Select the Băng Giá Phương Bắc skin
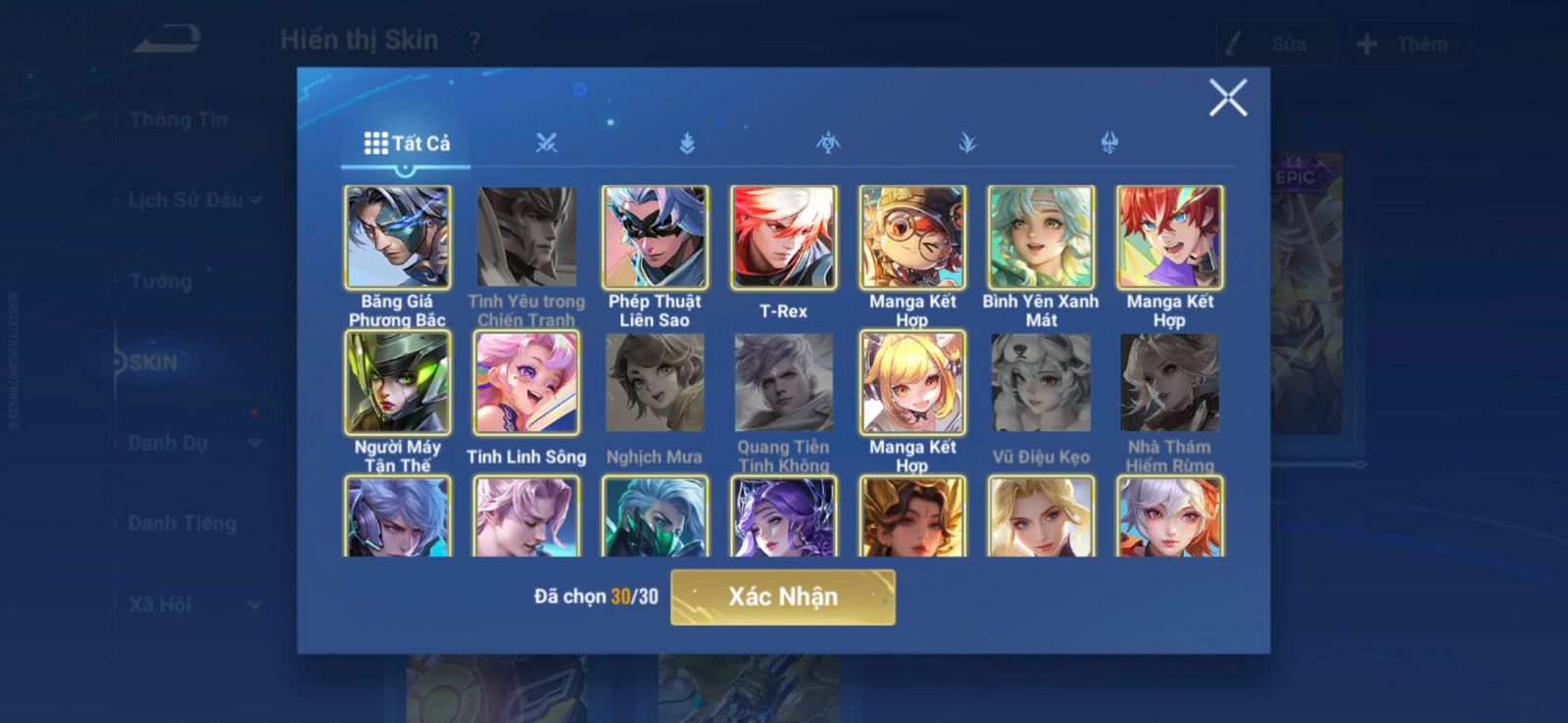Image resolution: width=1568 pixels, height=723 pixels. [x=397, y=237]
